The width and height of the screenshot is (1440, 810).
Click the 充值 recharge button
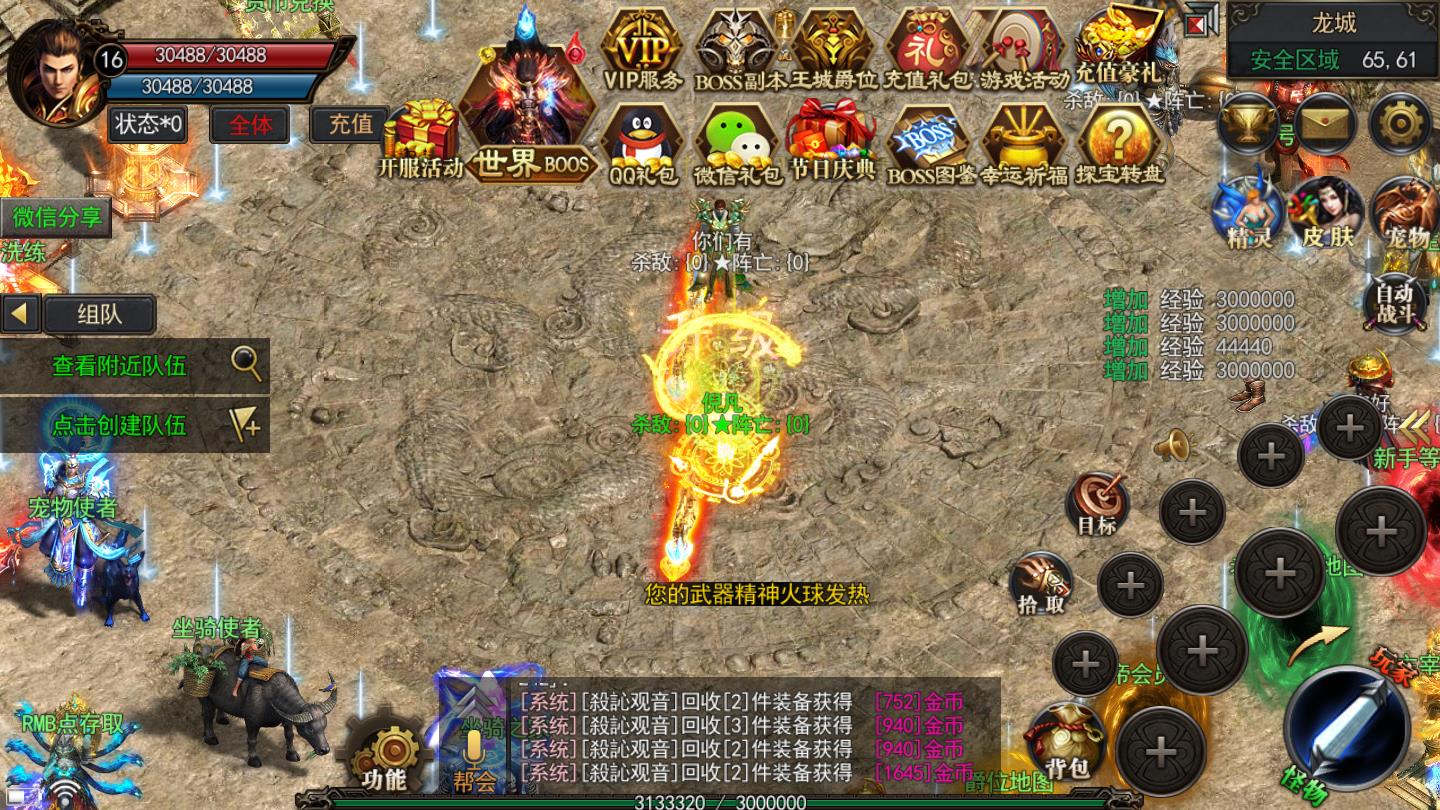[x=350, y=124]
